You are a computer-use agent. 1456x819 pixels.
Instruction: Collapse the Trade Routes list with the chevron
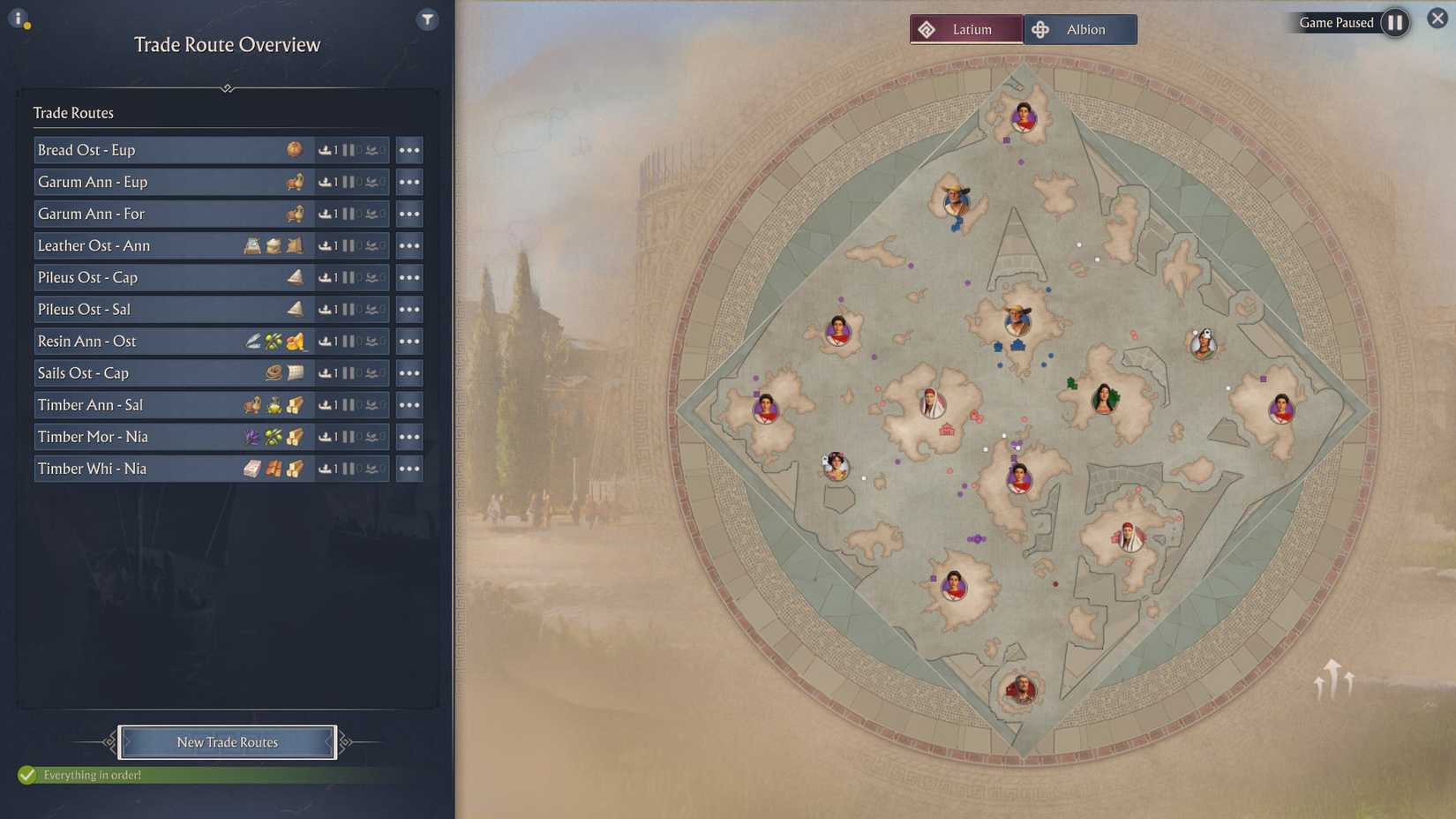coord(228,88)
